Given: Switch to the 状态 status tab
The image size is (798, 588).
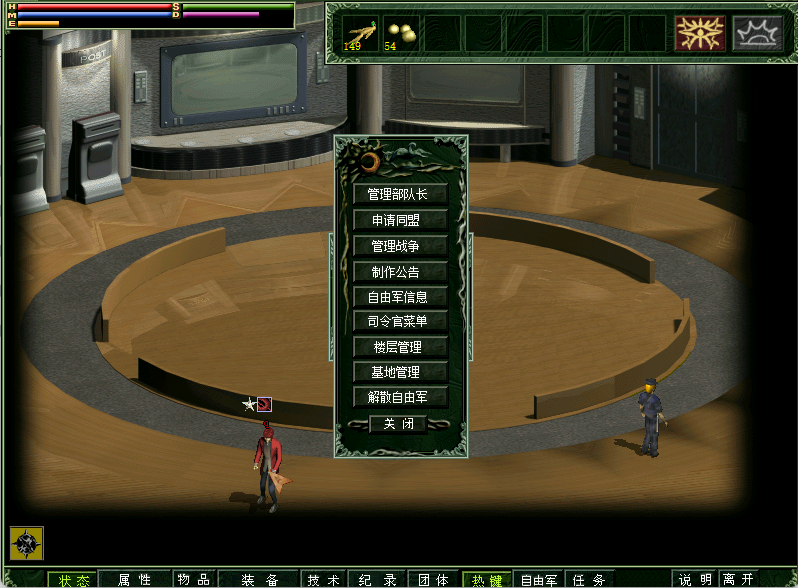Looking at the screenshot, I should [x=73, y=579].
